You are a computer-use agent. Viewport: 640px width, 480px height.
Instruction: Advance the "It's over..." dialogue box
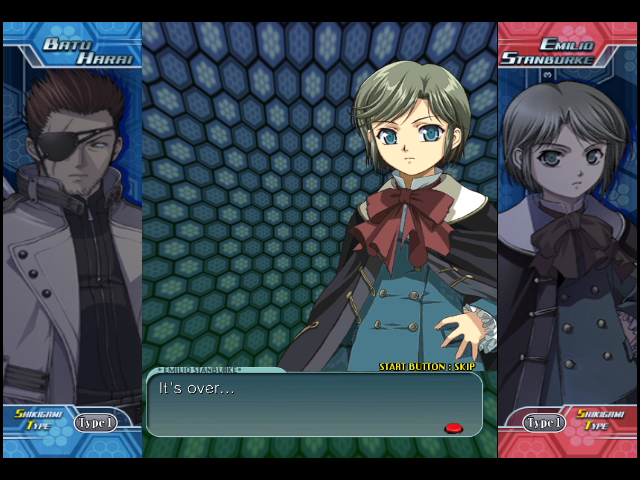314,404
